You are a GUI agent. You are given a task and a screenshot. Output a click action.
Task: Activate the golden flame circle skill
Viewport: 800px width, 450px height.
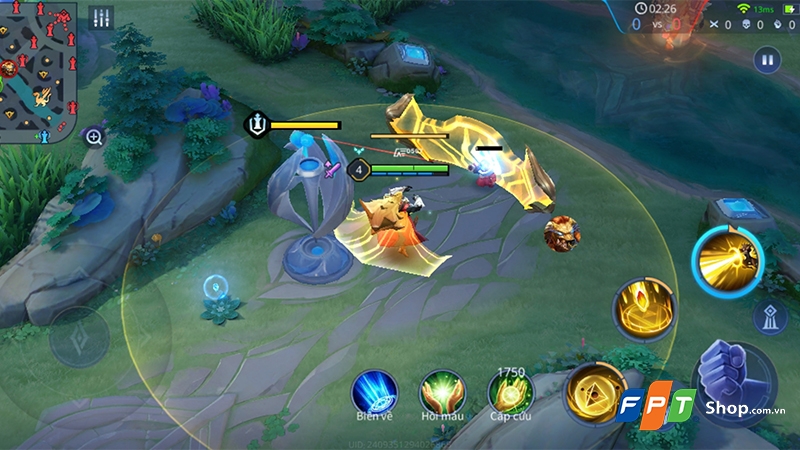643,309
